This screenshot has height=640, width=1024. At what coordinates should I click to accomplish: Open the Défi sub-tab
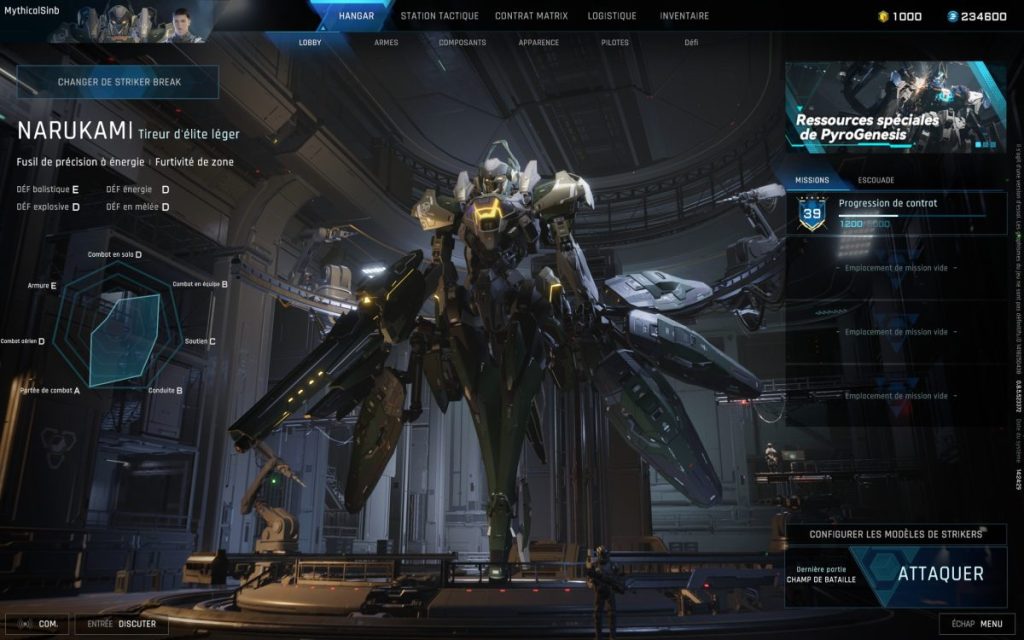point(691,43)
